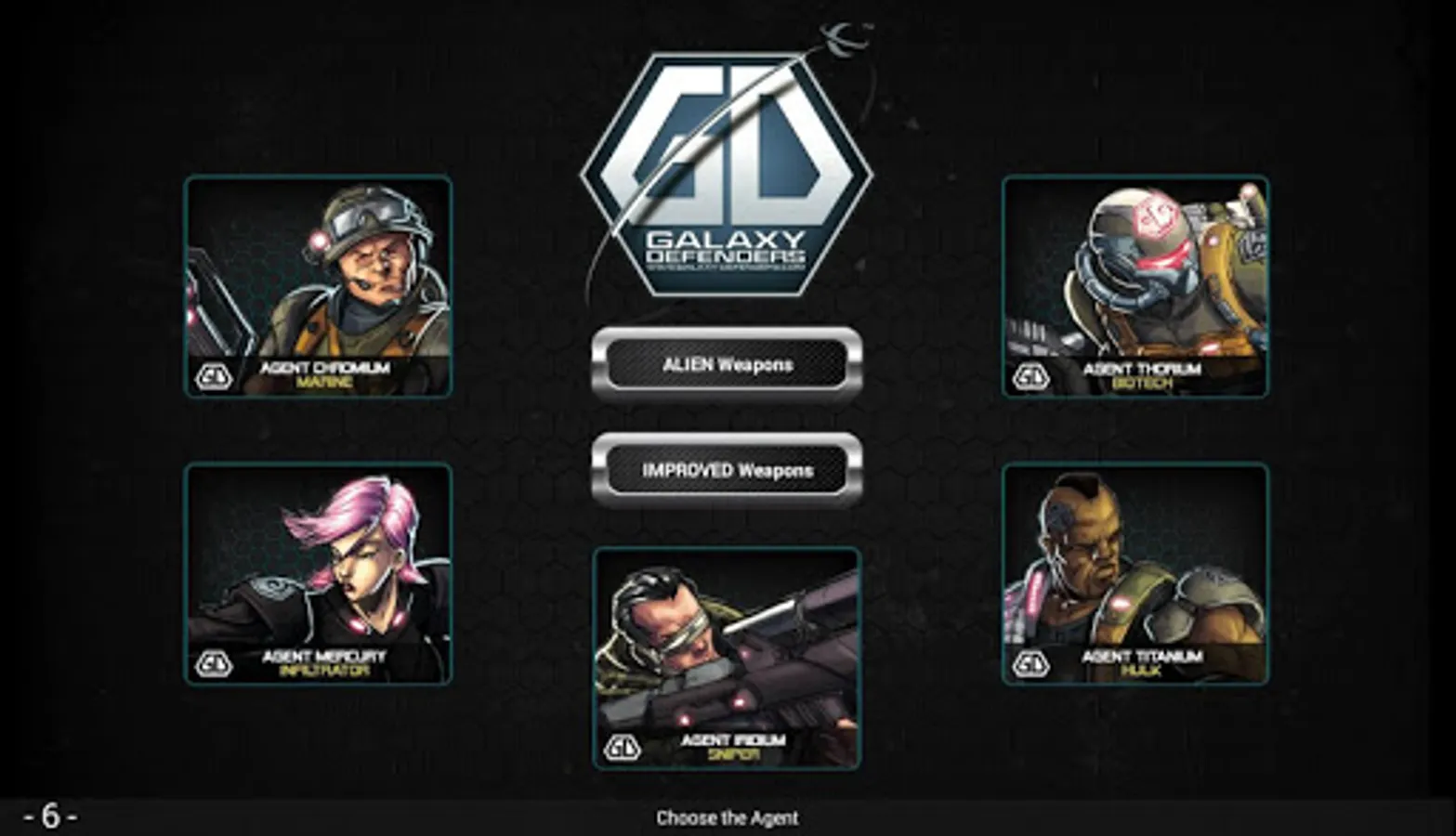Screen dimensions: 1456x836
Task: Click the comet graphic above the logo
Action: tap(841, 37)
